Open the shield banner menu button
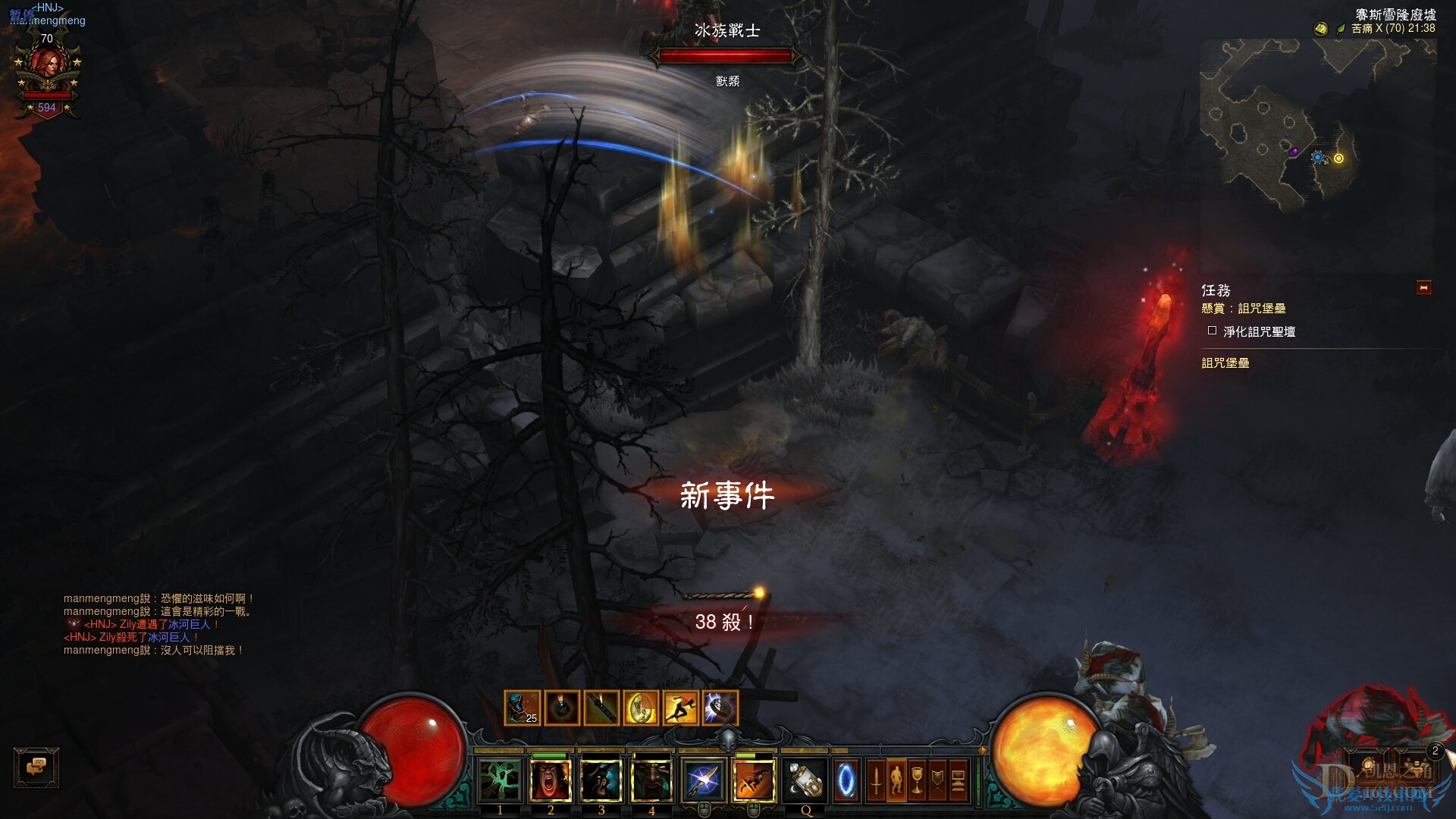 point(937,780)
